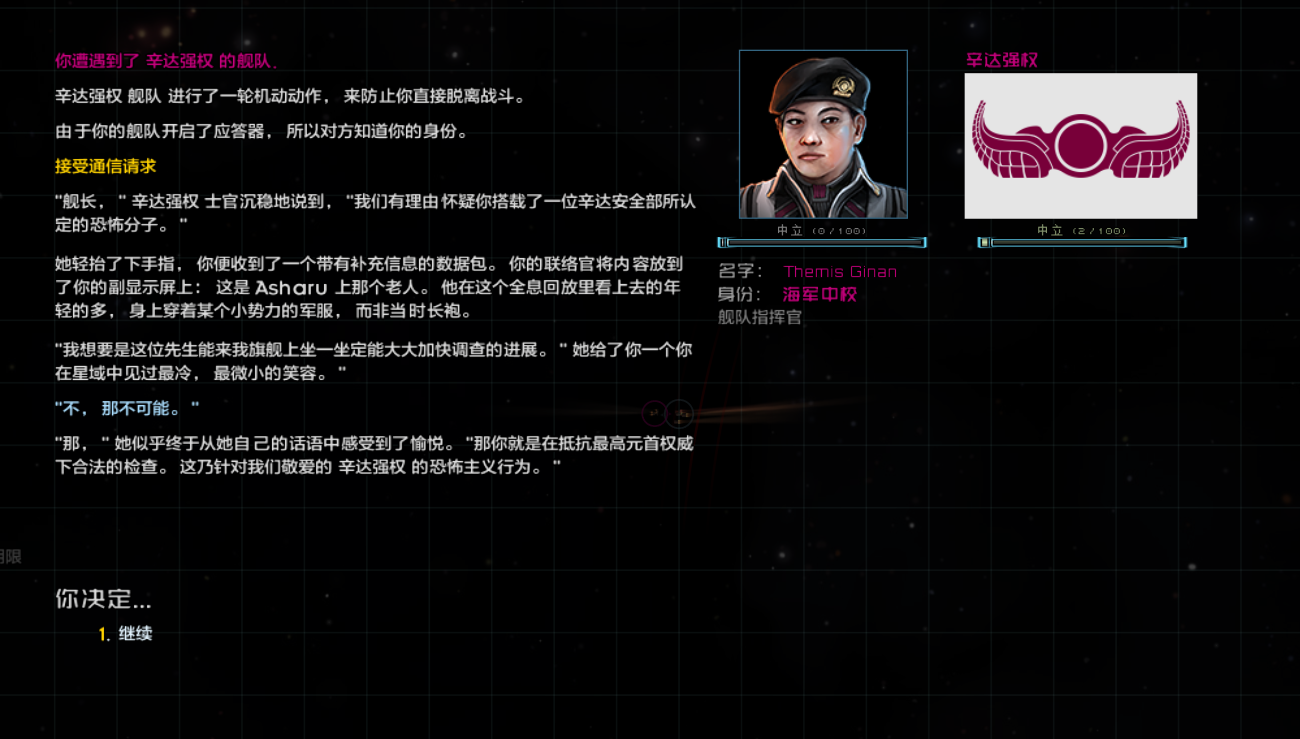Select the 继续 dialogue option
Screen dimensions: 1300x739
click(138, 633)
